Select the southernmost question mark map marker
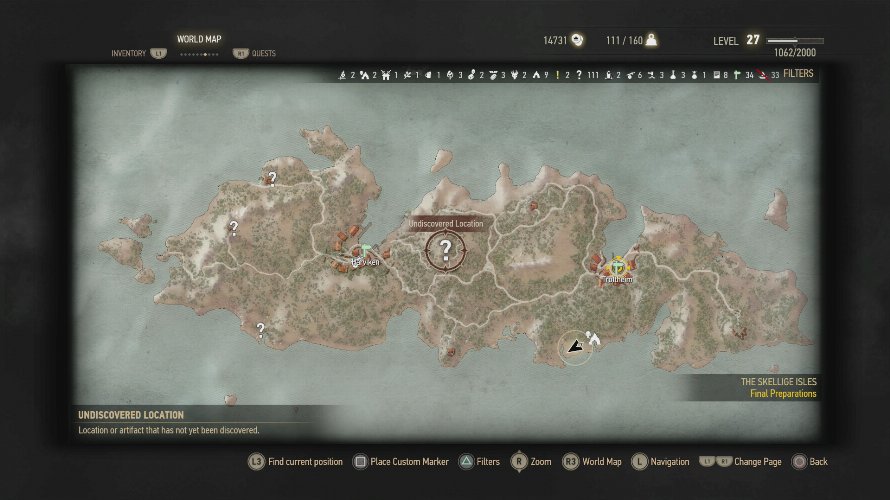This screenshot has width=890, height=500. click(260, 329)
